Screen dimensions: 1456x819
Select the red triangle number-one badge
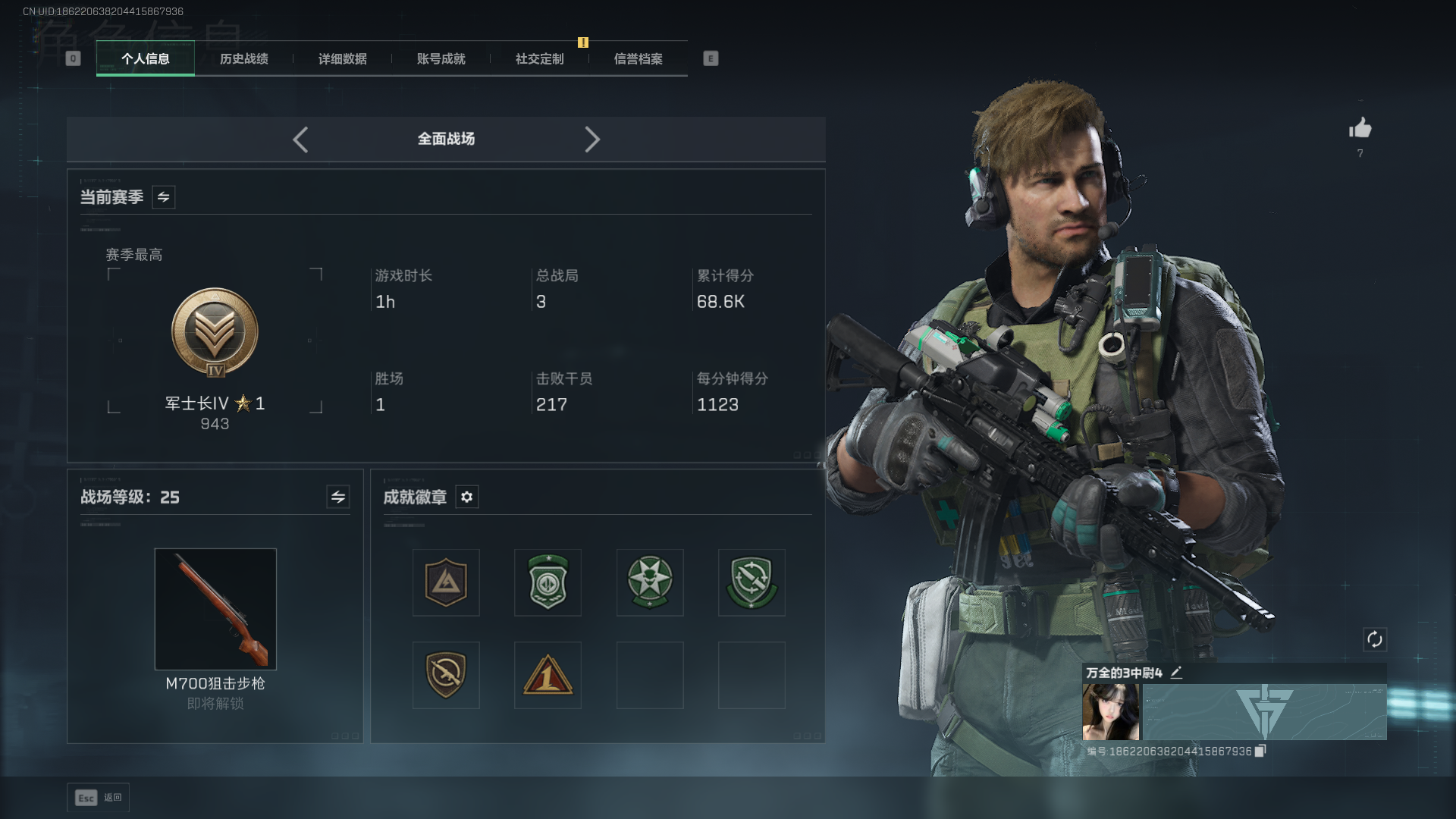coord(548,675)
